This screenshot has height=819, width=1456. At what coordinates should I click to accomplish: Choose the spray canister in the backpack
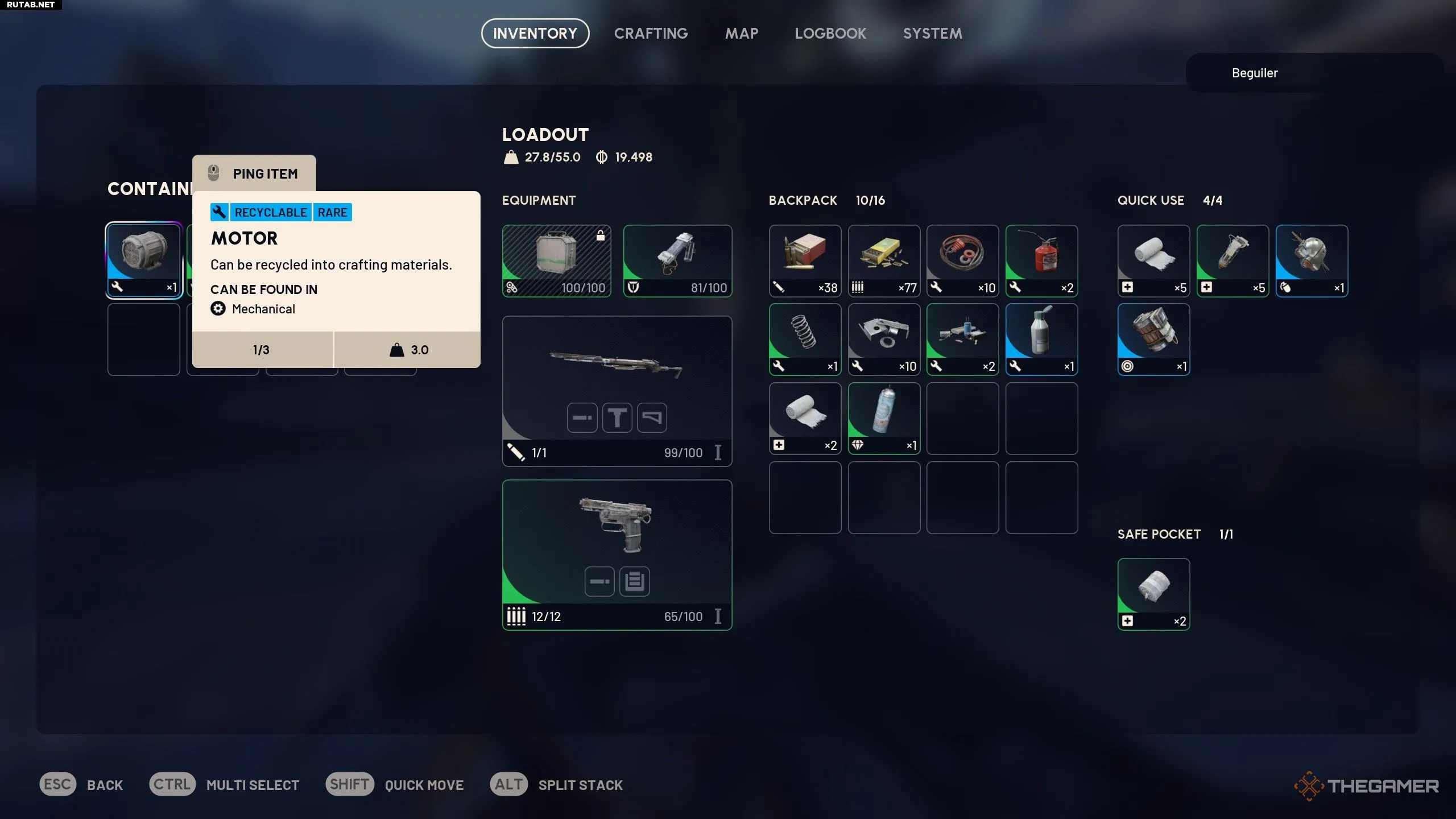(883, 418)
